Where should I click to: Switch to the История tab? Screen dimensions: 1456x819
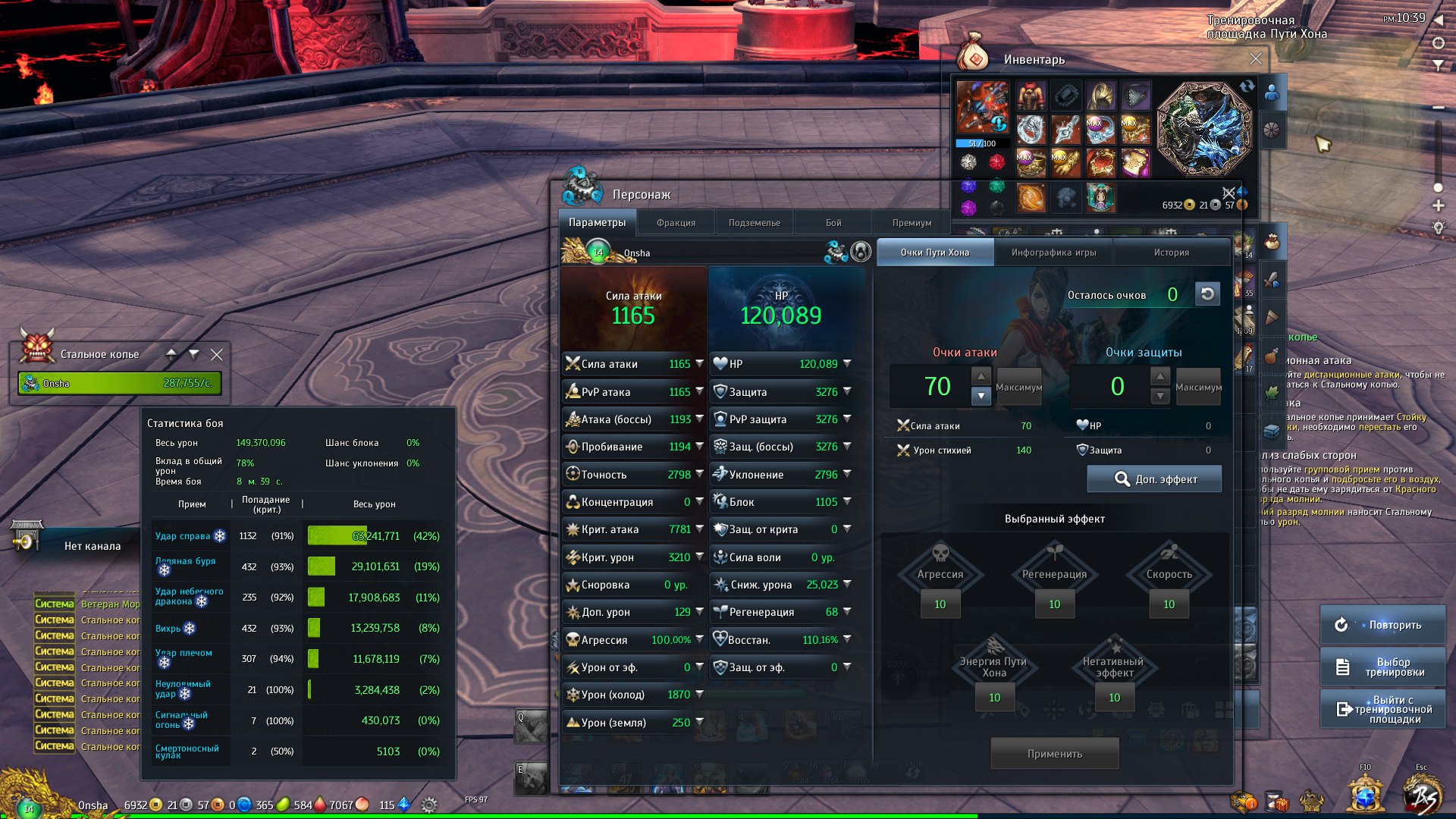[x=1171, y=253]
